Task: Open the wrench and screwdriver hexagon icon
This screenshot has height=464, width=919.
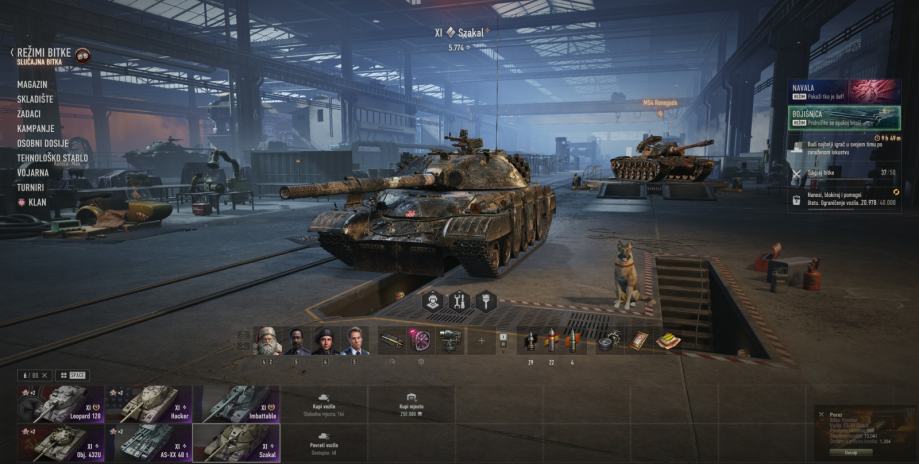Action: coord(459,300)
